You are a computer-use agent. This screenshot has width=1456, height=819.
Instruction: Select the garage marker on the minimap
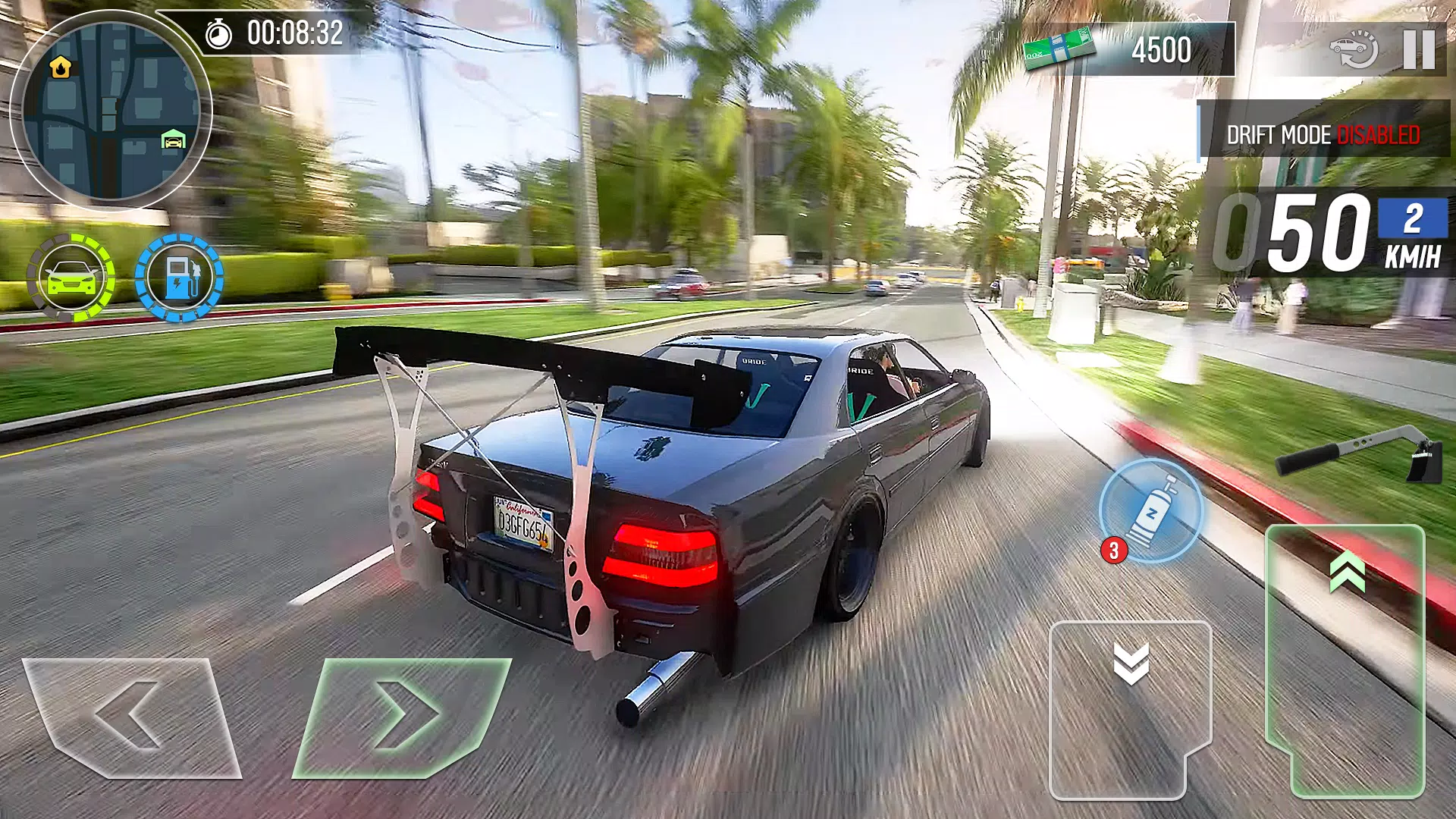173,140
